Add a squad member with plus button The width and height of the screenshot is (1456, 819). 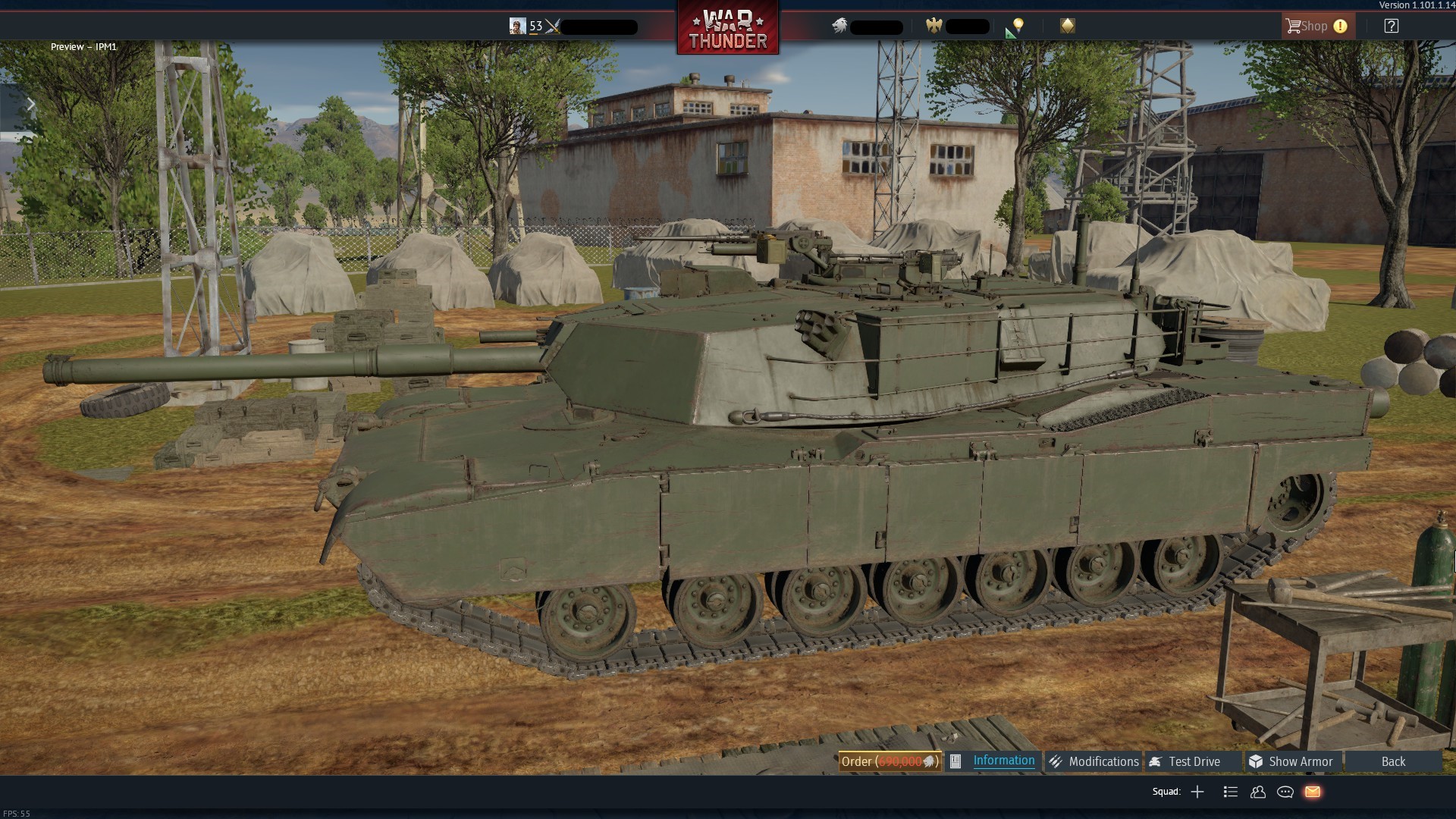tap(1197, 792)
